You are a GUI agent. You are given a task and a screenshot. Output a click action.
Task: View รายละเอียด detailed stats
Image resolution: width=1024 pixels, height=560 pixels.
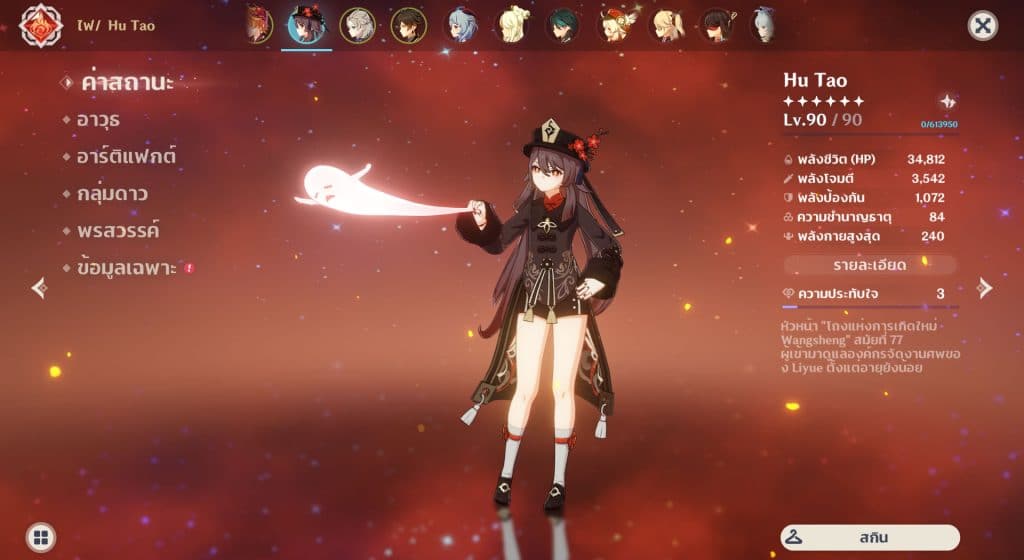[869, 265]
